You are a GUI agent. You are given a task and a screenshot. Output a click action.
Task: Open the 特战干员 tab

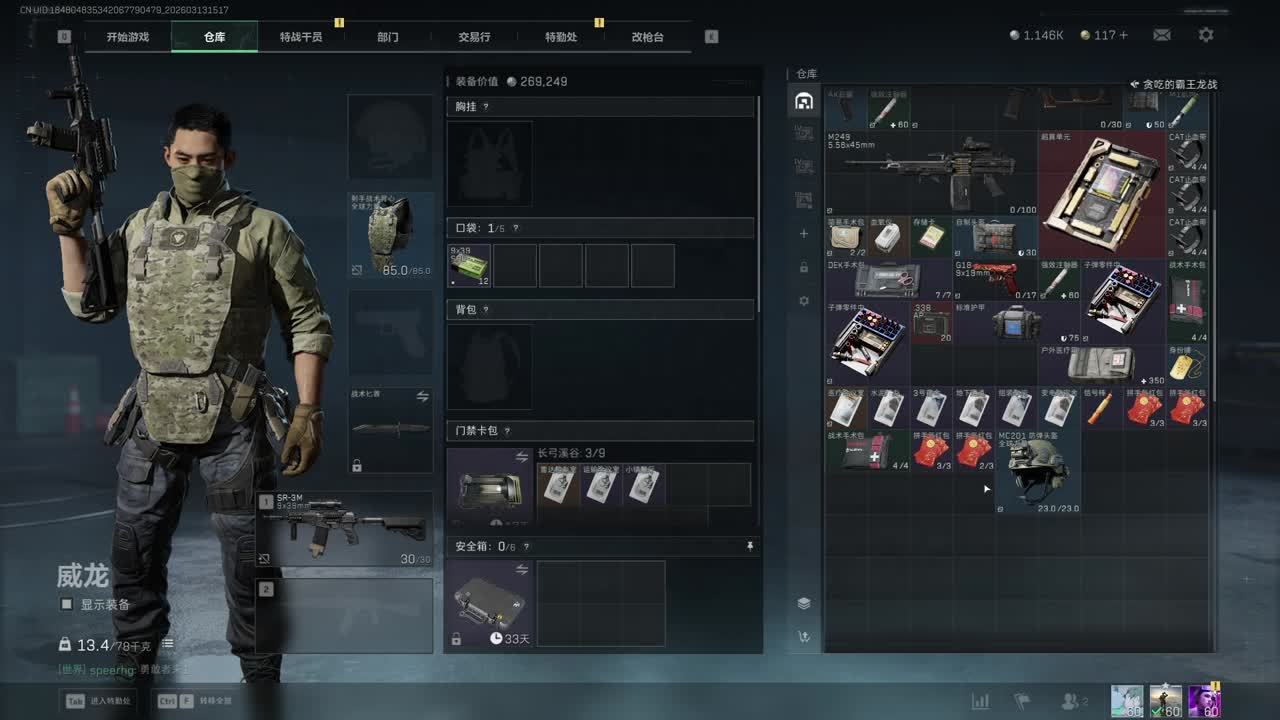[x=301, y=37]
